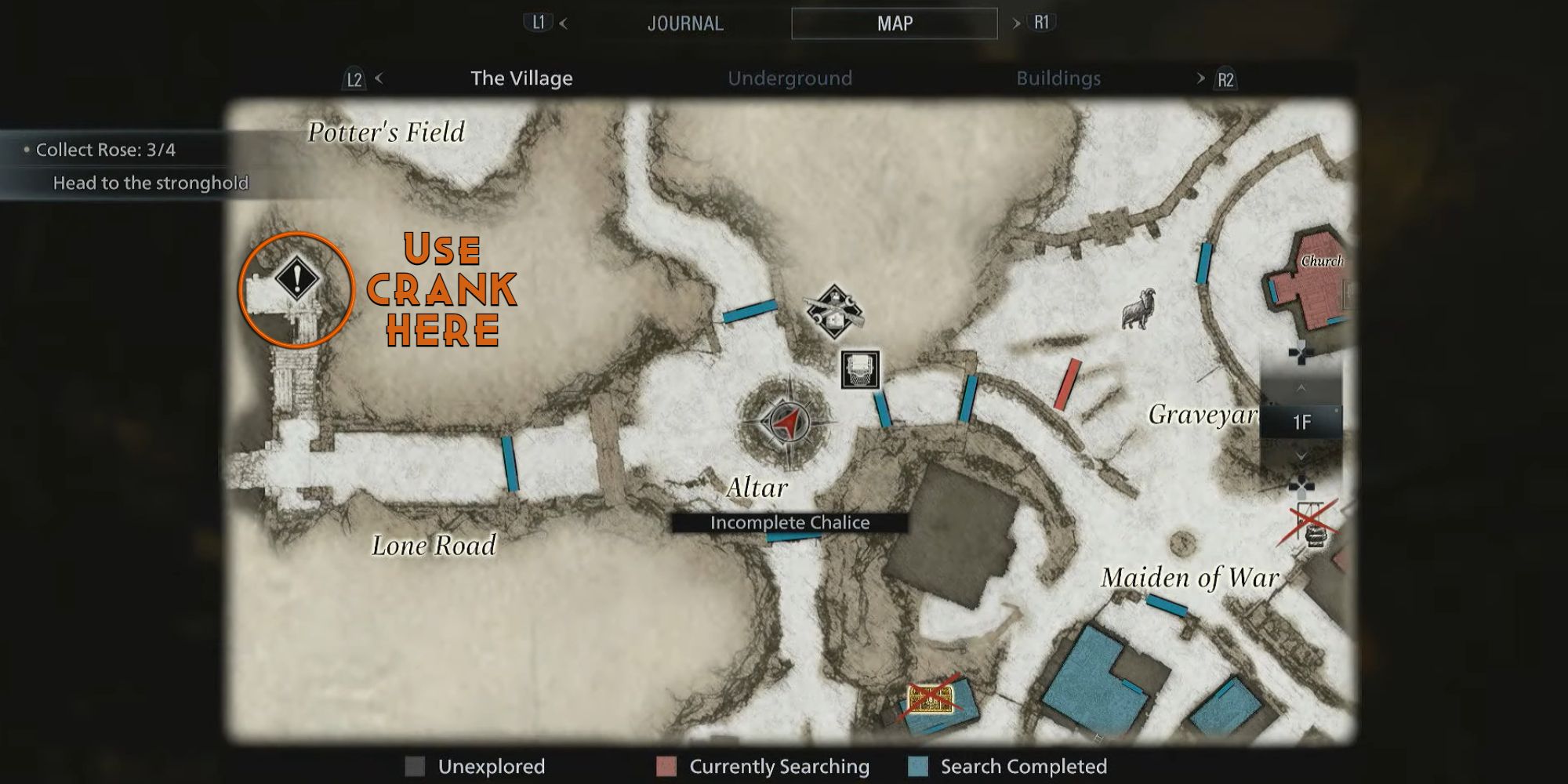The image size is (1568, 784).
Task: Switch to the Journal tab
Action: click(684, 24)
